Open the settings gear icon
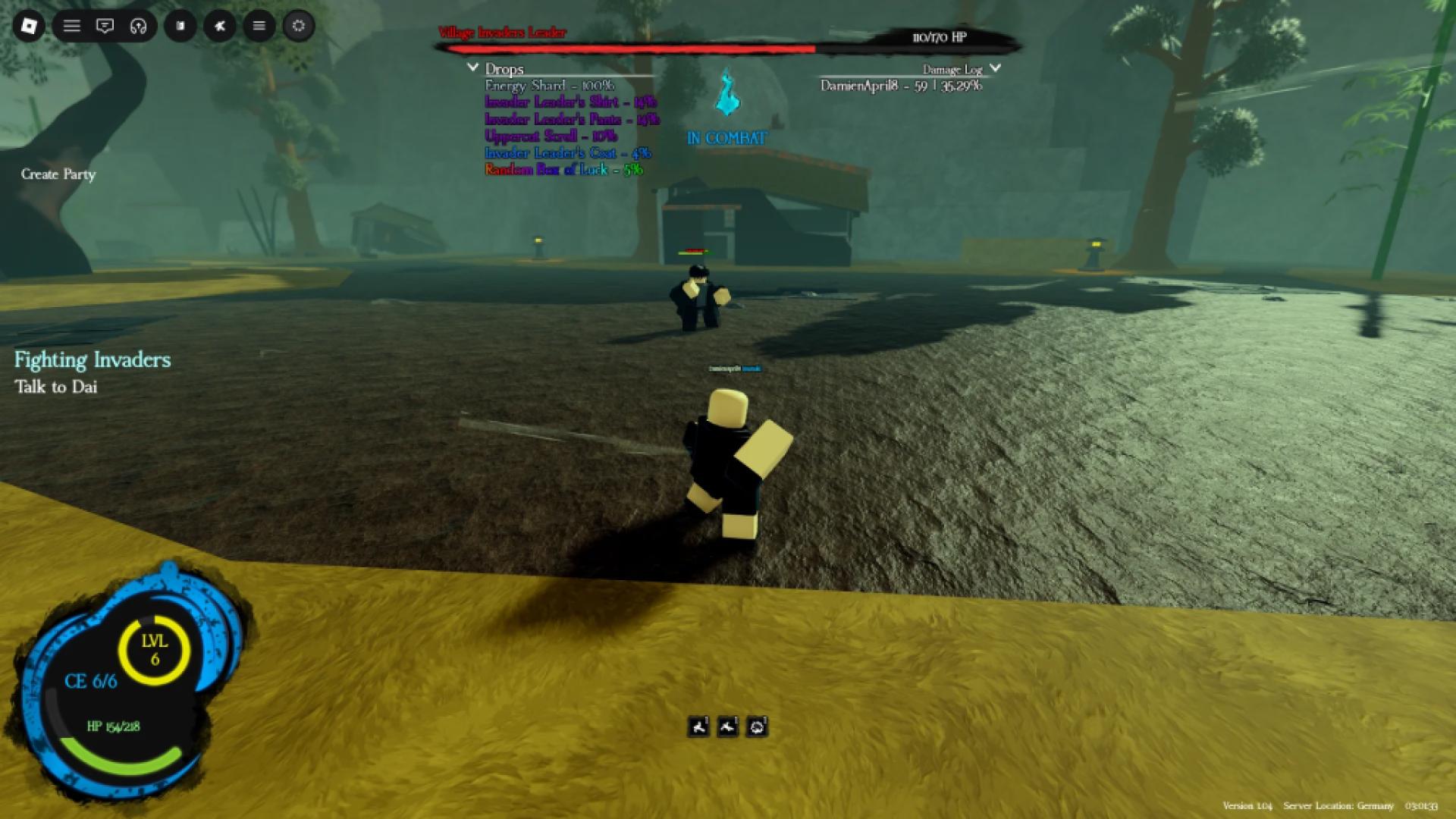This screenshot has width=1456, height=819. (299, 26)
